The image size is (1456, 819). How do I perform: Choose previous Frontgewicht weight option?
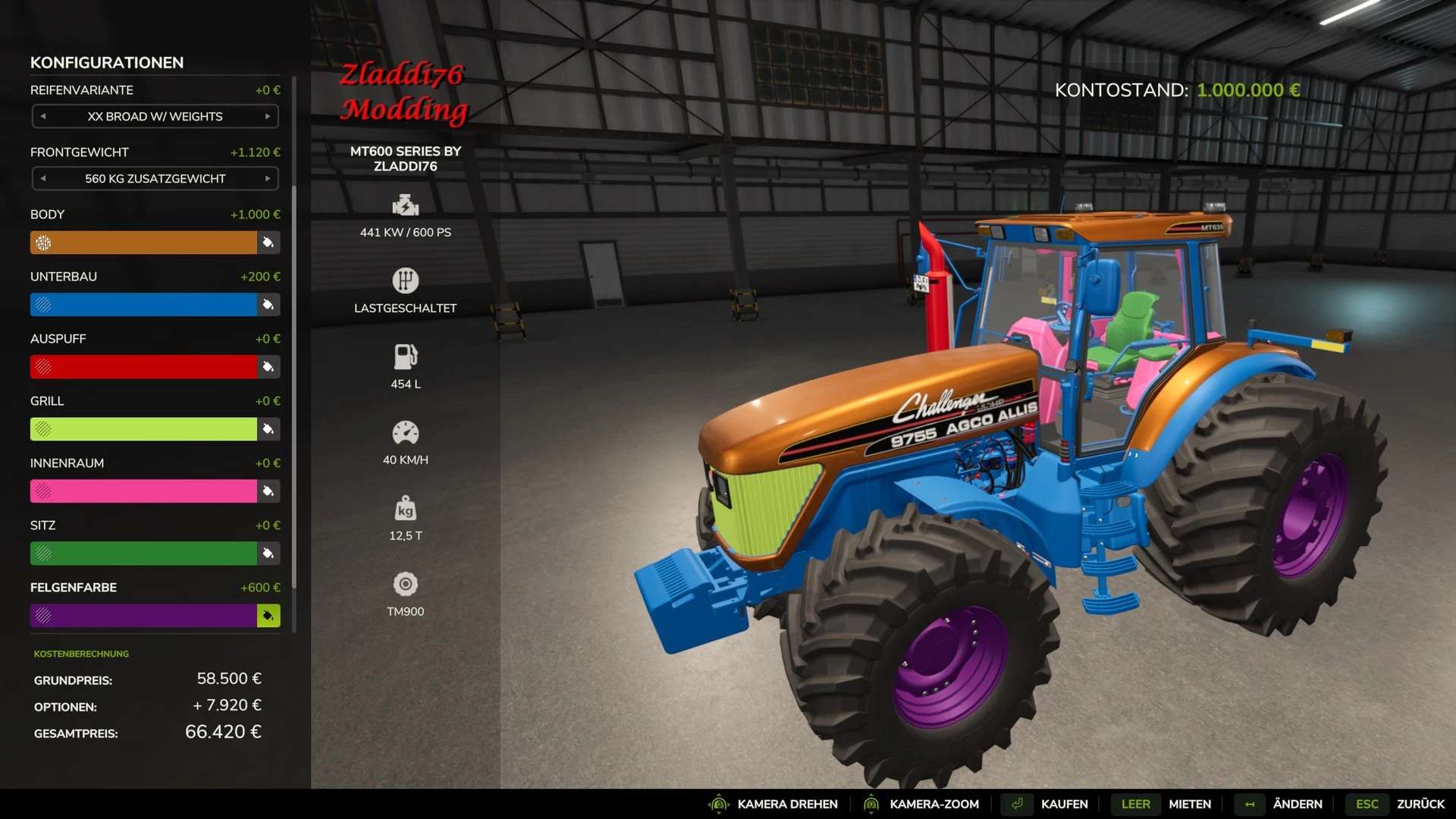coord(43,179)
